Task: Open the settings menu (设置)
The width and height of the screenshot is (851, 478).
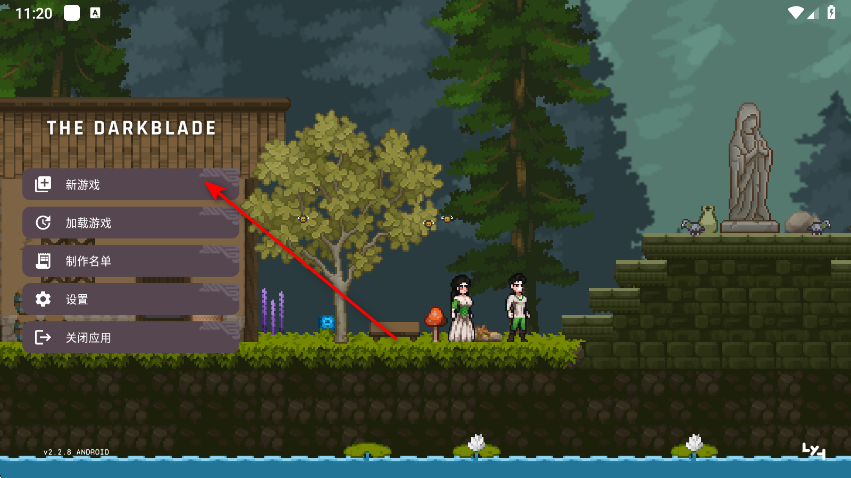Action: (x=130, y=299)
